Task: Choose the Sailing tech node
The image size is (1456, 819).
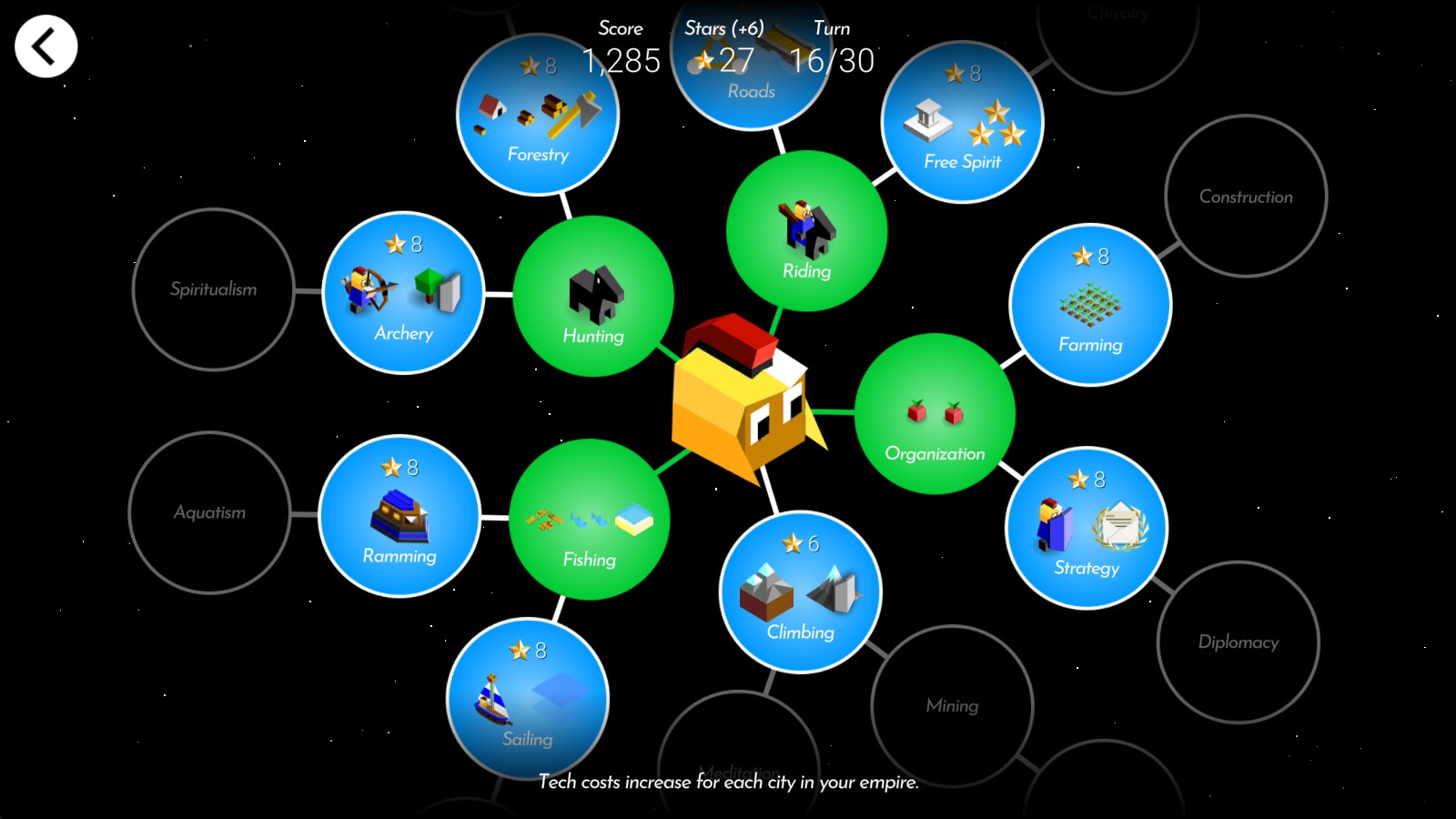Action: [x=527, y=699]
